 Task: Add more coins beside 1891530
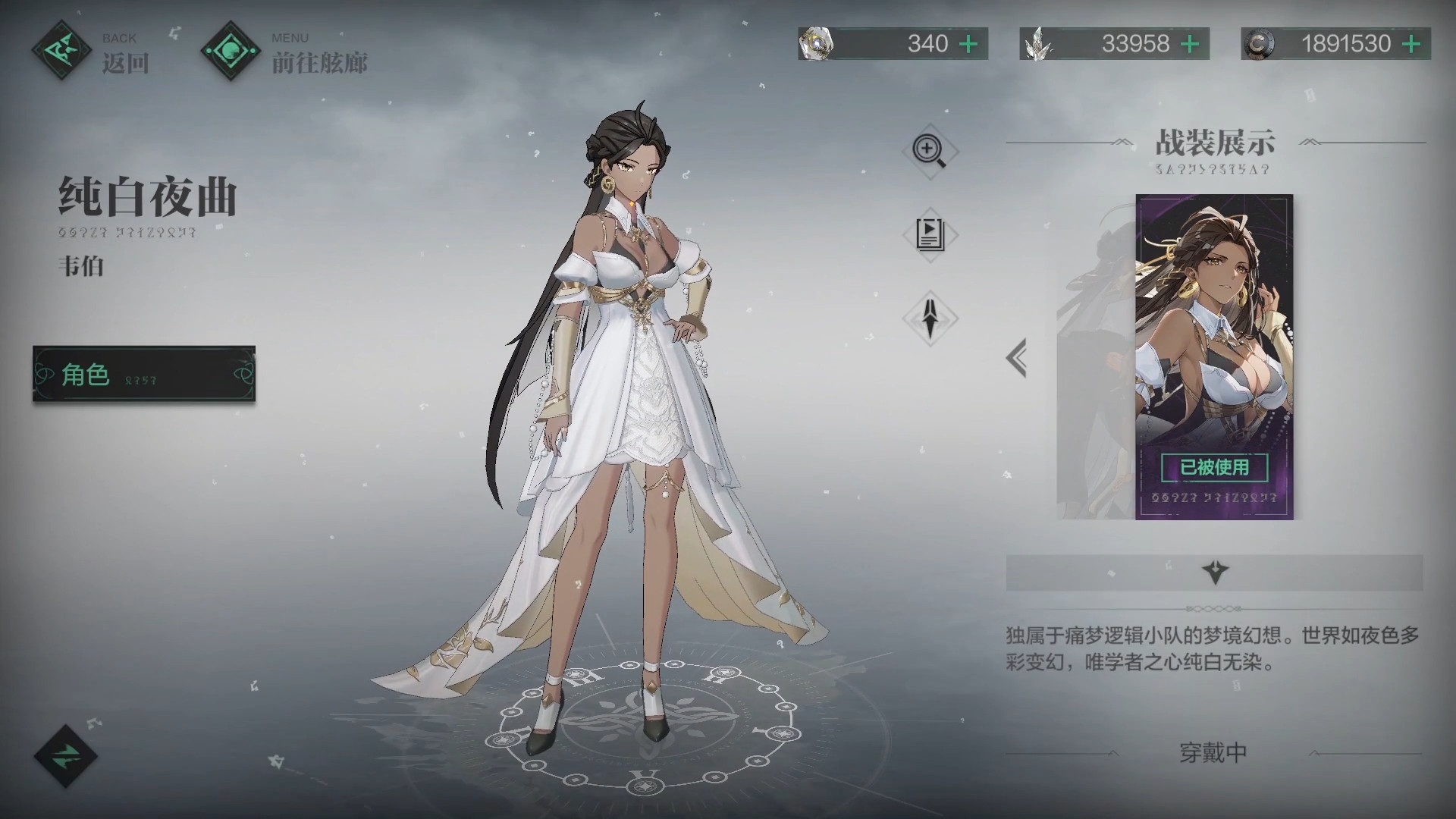click(1411, 44)
